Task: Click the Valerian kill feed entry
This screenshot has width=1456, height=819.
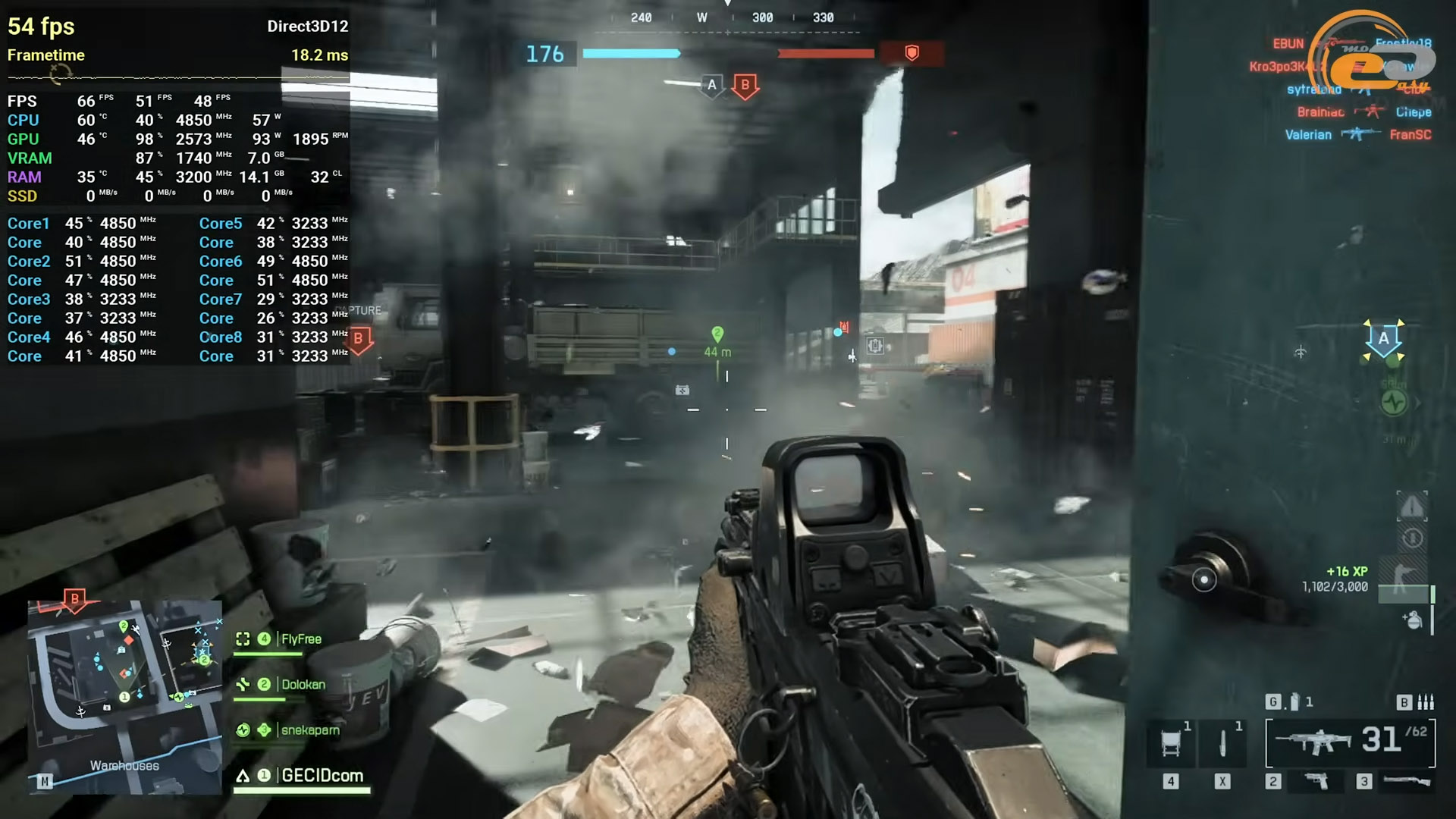Action: click(1308, 135)
